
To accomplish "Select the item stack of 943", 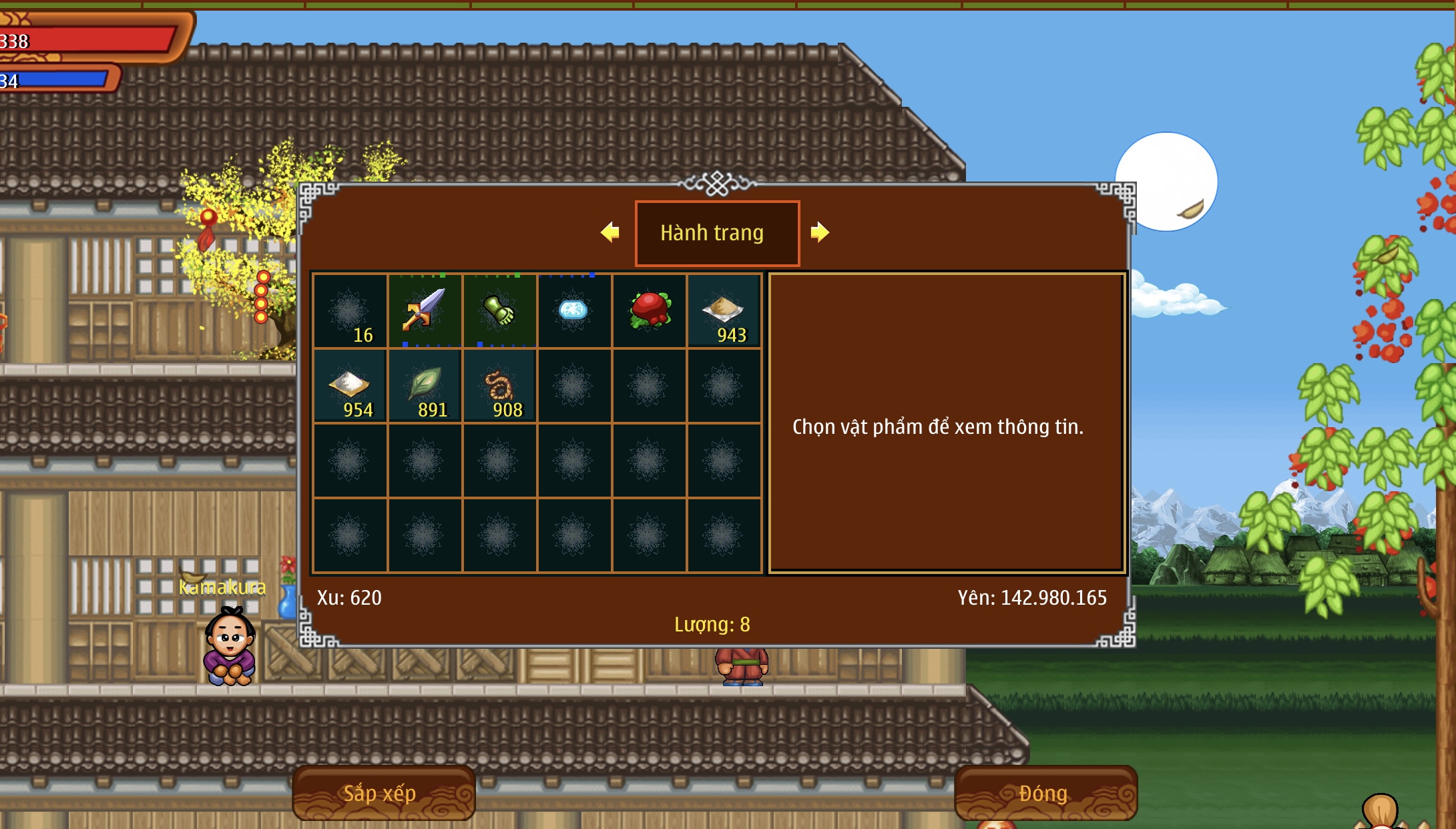I will pos(724,312).
